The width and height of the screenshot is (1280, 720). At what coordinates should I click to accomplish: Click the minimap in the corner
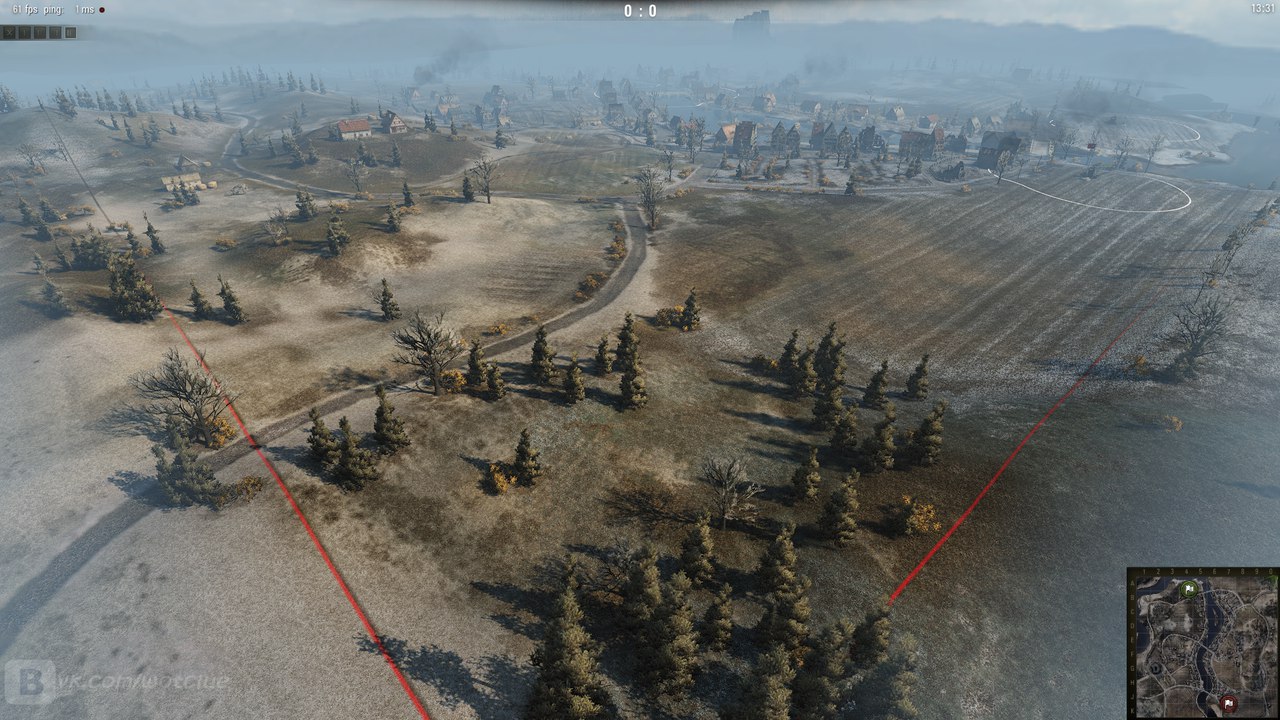pos(1203,644)
